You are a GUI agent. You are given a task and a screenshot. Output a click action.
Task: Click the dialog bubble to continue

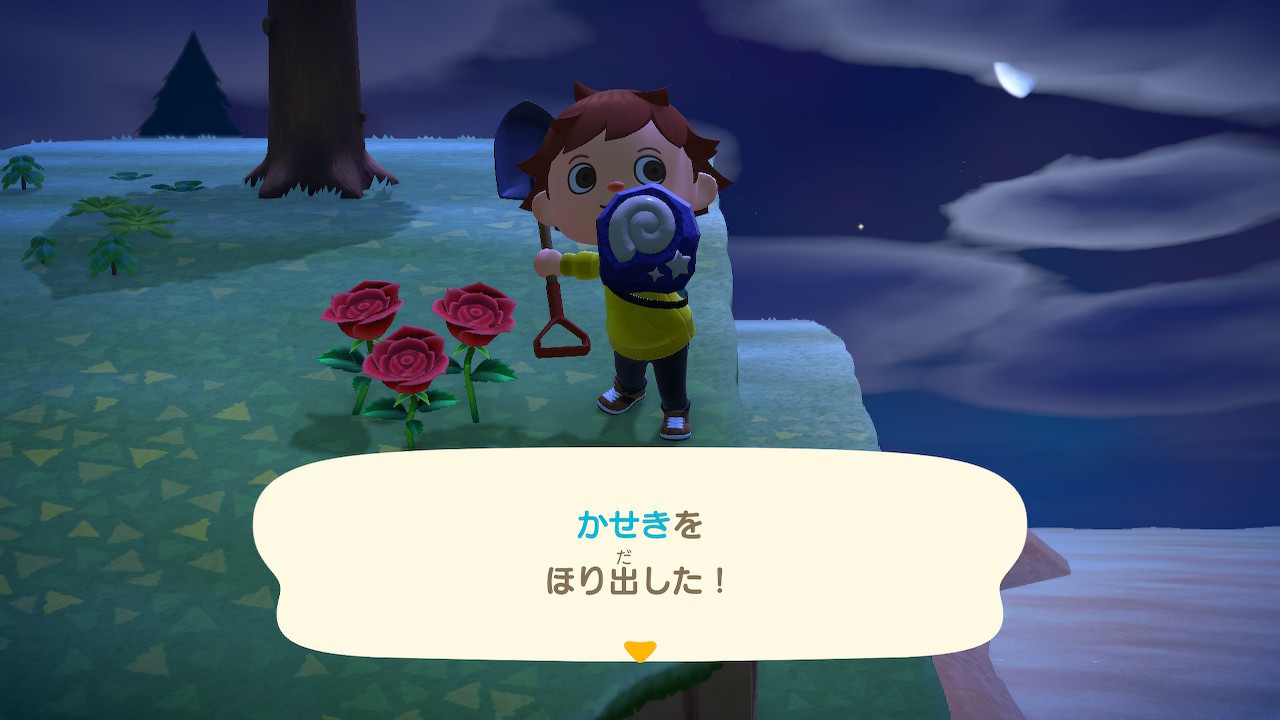click(640, 555)
